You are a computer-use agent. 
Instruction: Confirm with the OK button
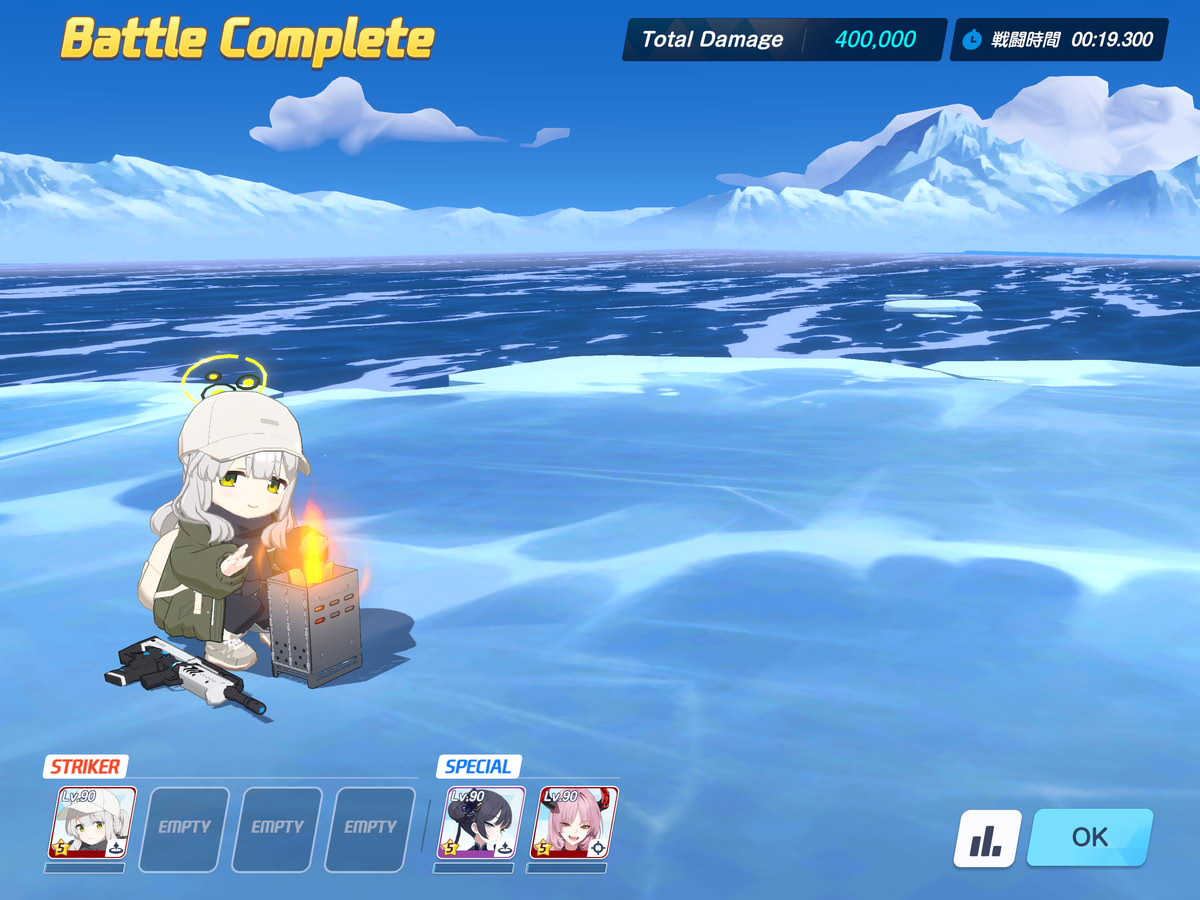[x=1089, y=837]
